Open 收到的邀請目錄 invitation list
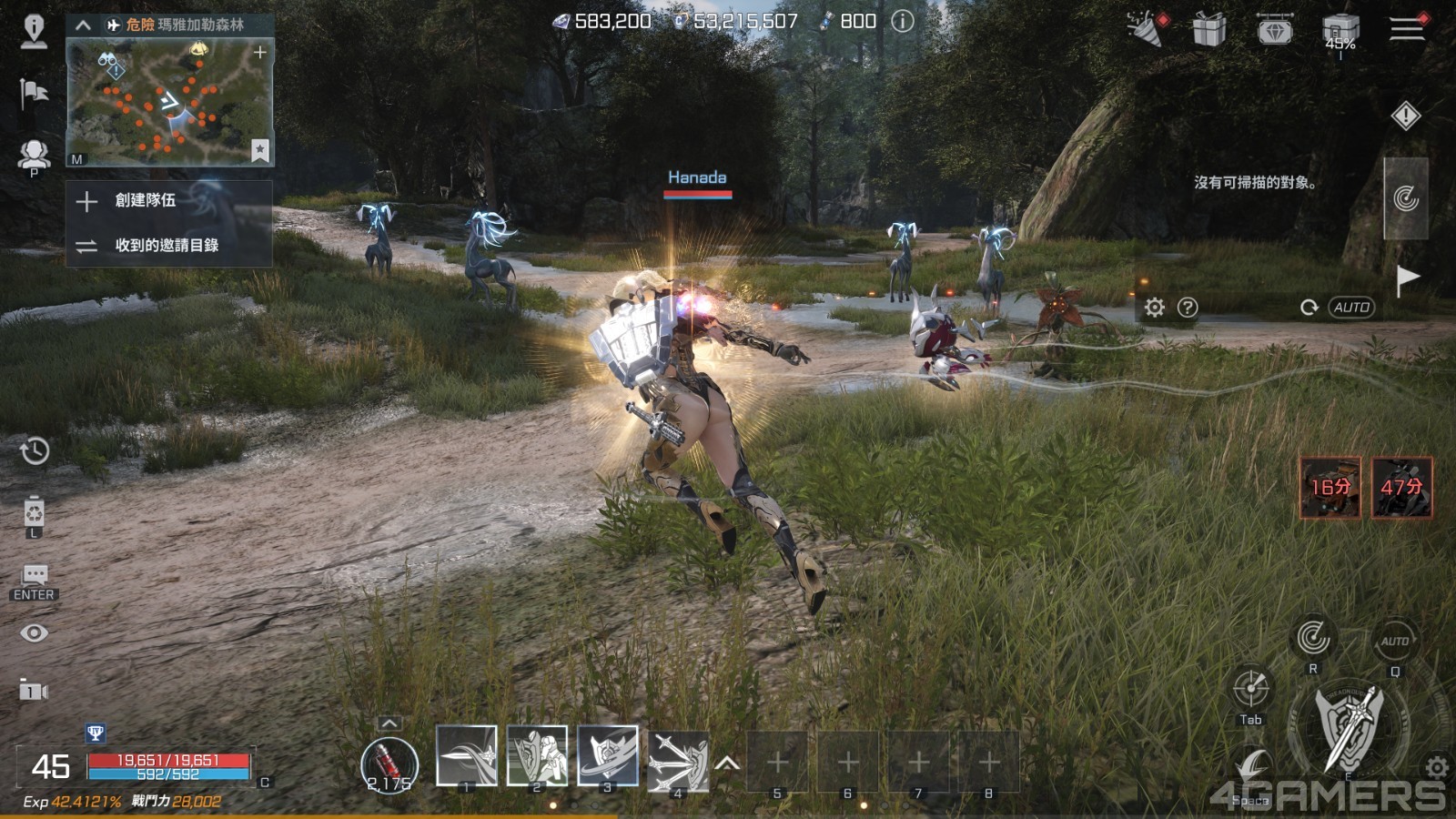This screenshot has width=1456, height=819. [167, 246]
